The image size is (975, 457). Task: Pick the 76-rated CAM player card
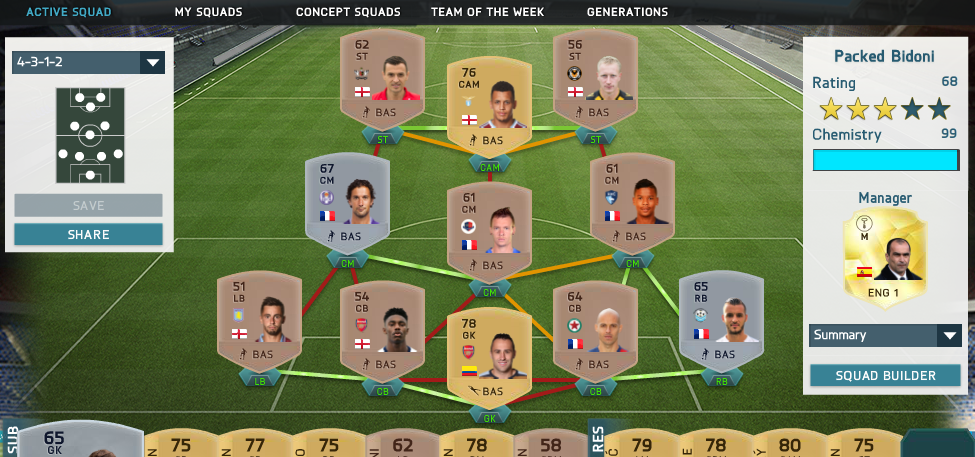pyautogui.click(x=489, y=105)
